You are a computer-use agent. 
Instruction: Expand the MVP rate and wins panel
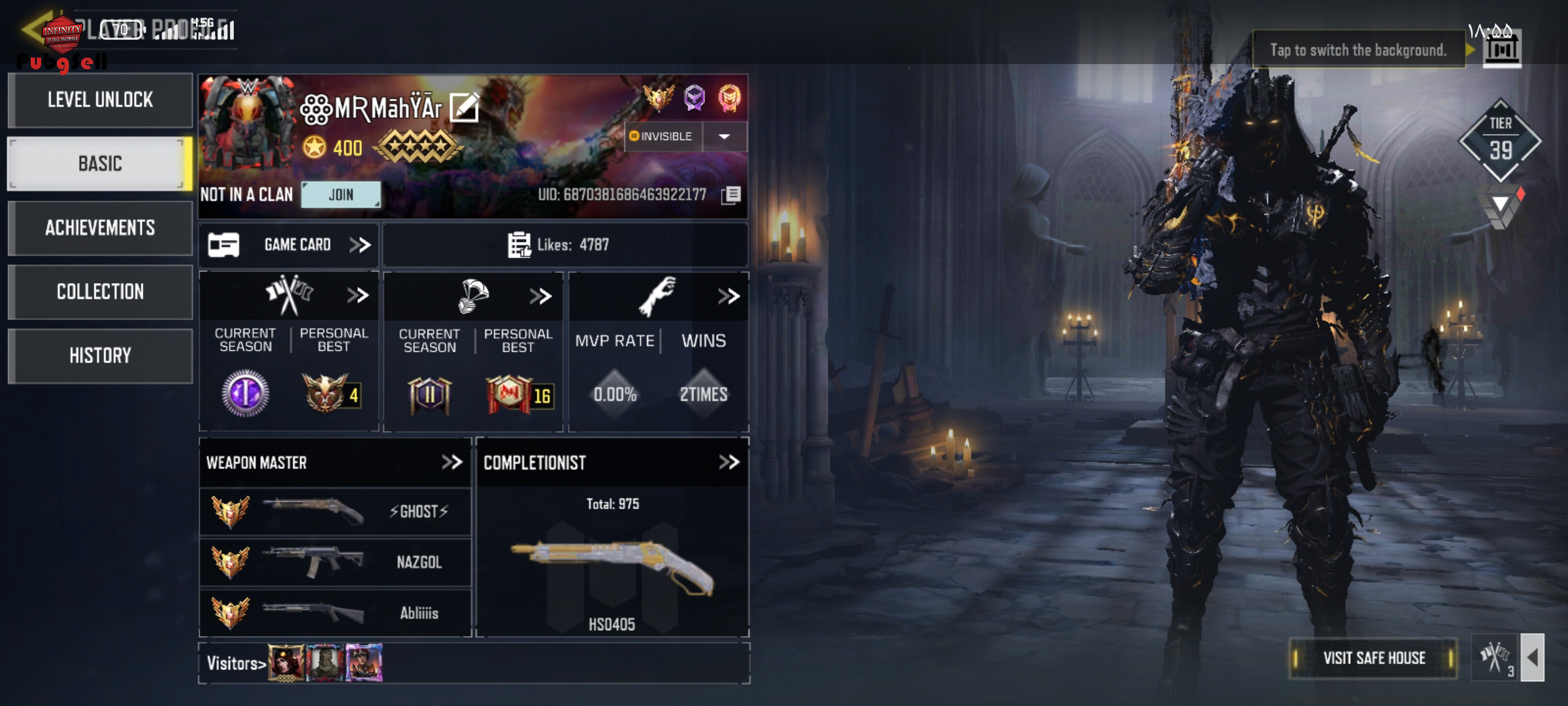point(728,297)
